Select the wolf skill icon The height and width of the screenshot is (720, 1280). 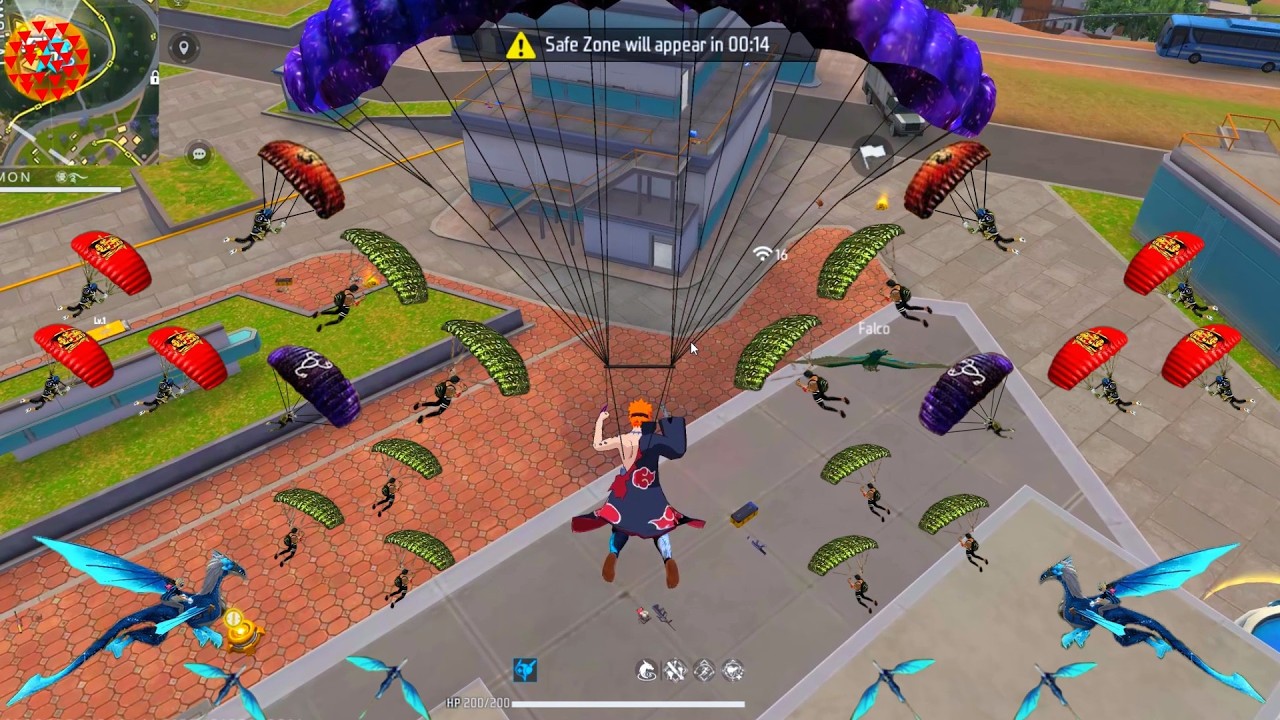point(647,670)
